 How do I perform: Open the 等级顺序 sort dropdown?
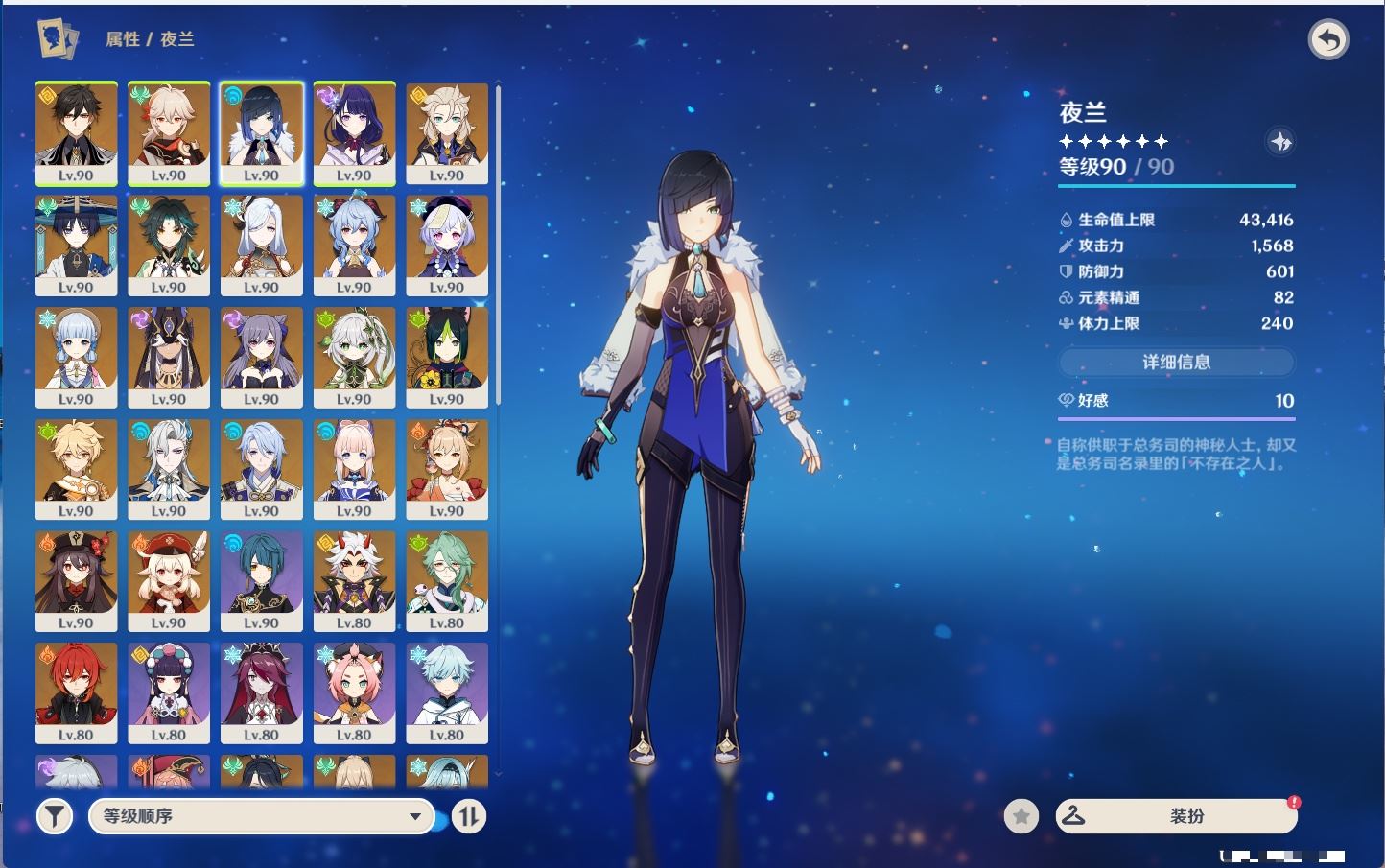(x=261, y=816)
